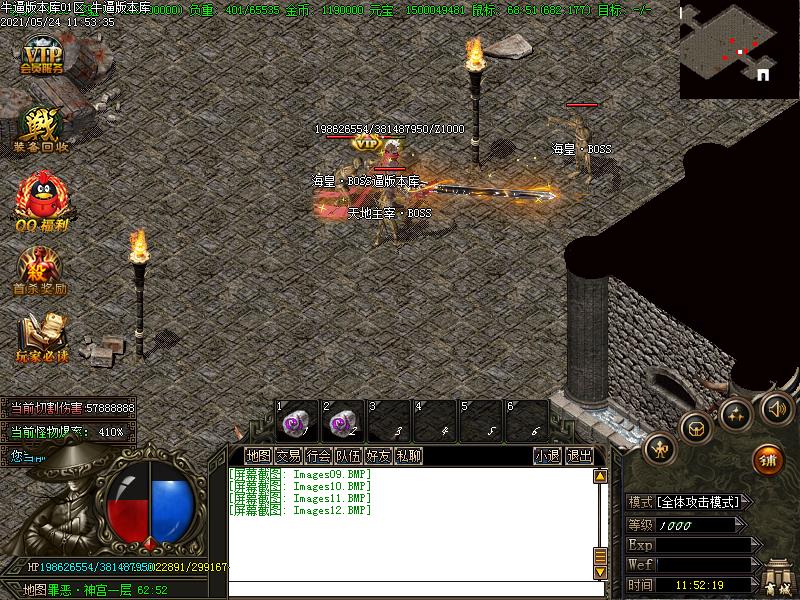Open the 好友 friends button
This screenshot has height=600, width=800.
(378, 456)
